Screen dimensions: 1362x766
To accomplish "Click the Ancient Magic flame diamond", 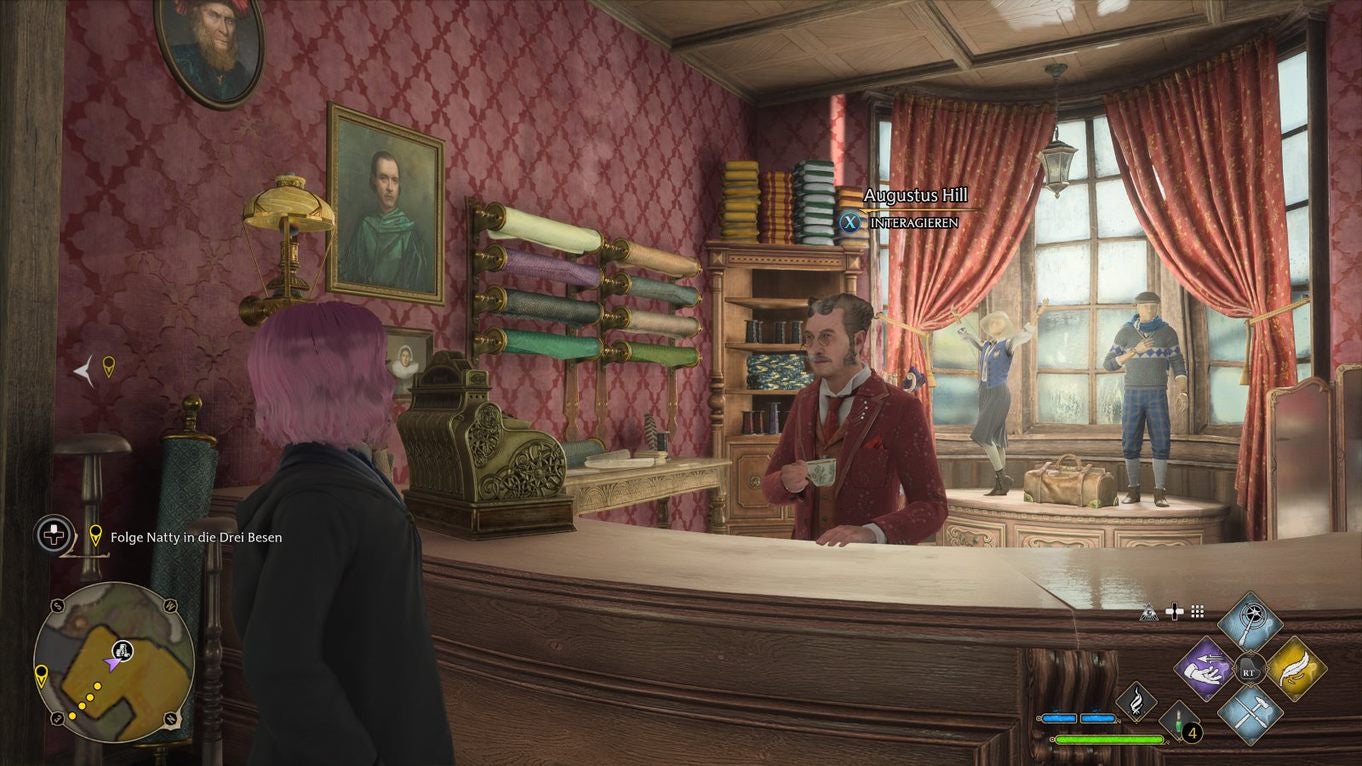I will click(1137, 700).
